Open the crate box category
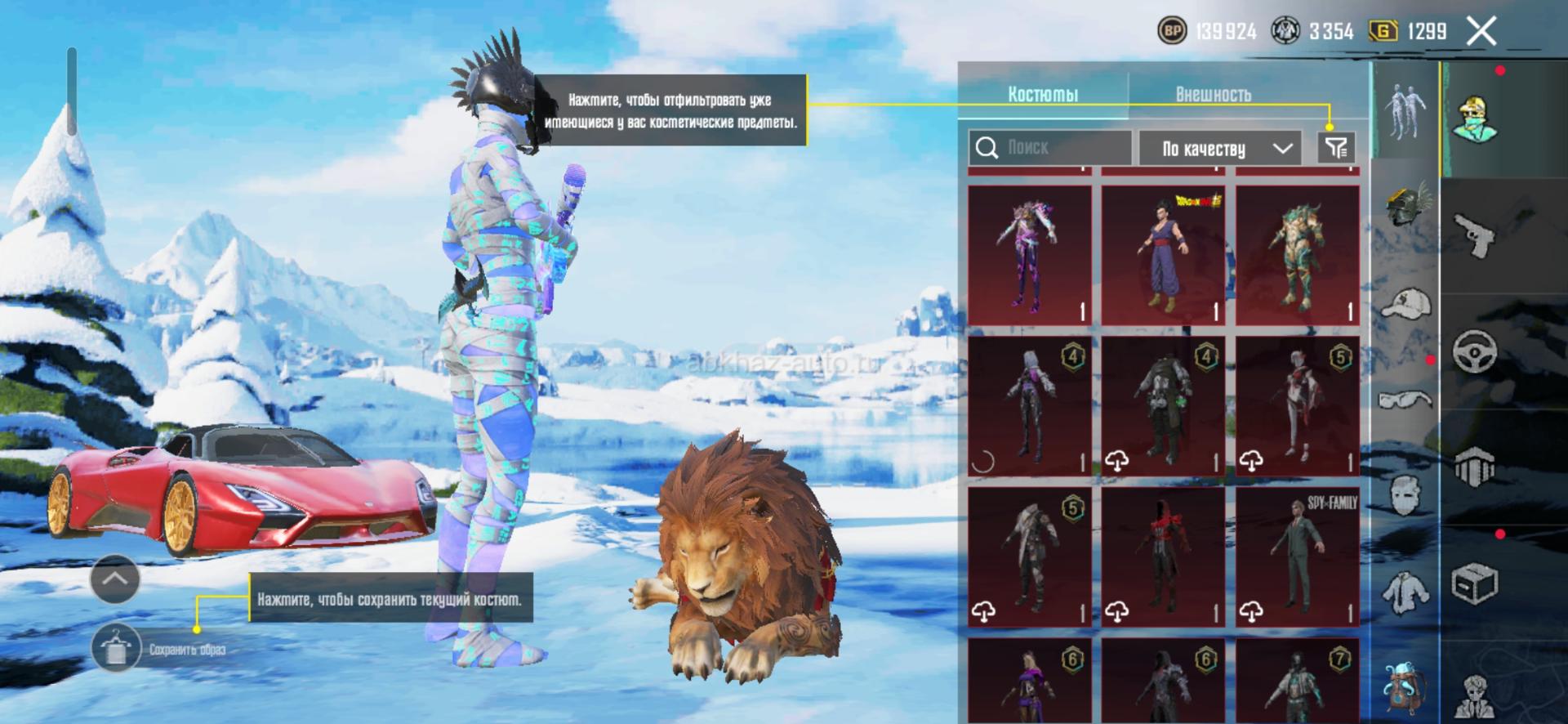The height and width of the screenshot is (724, 1568). coord(1475,583)
